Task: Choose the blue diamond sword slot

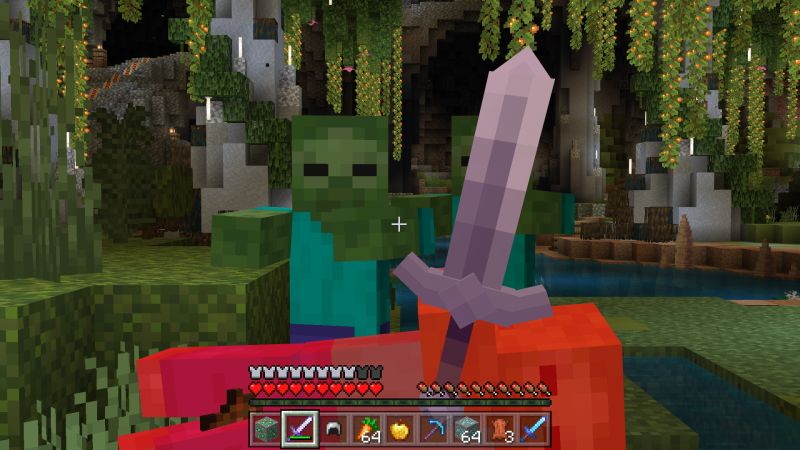Action: pos(532,429)
